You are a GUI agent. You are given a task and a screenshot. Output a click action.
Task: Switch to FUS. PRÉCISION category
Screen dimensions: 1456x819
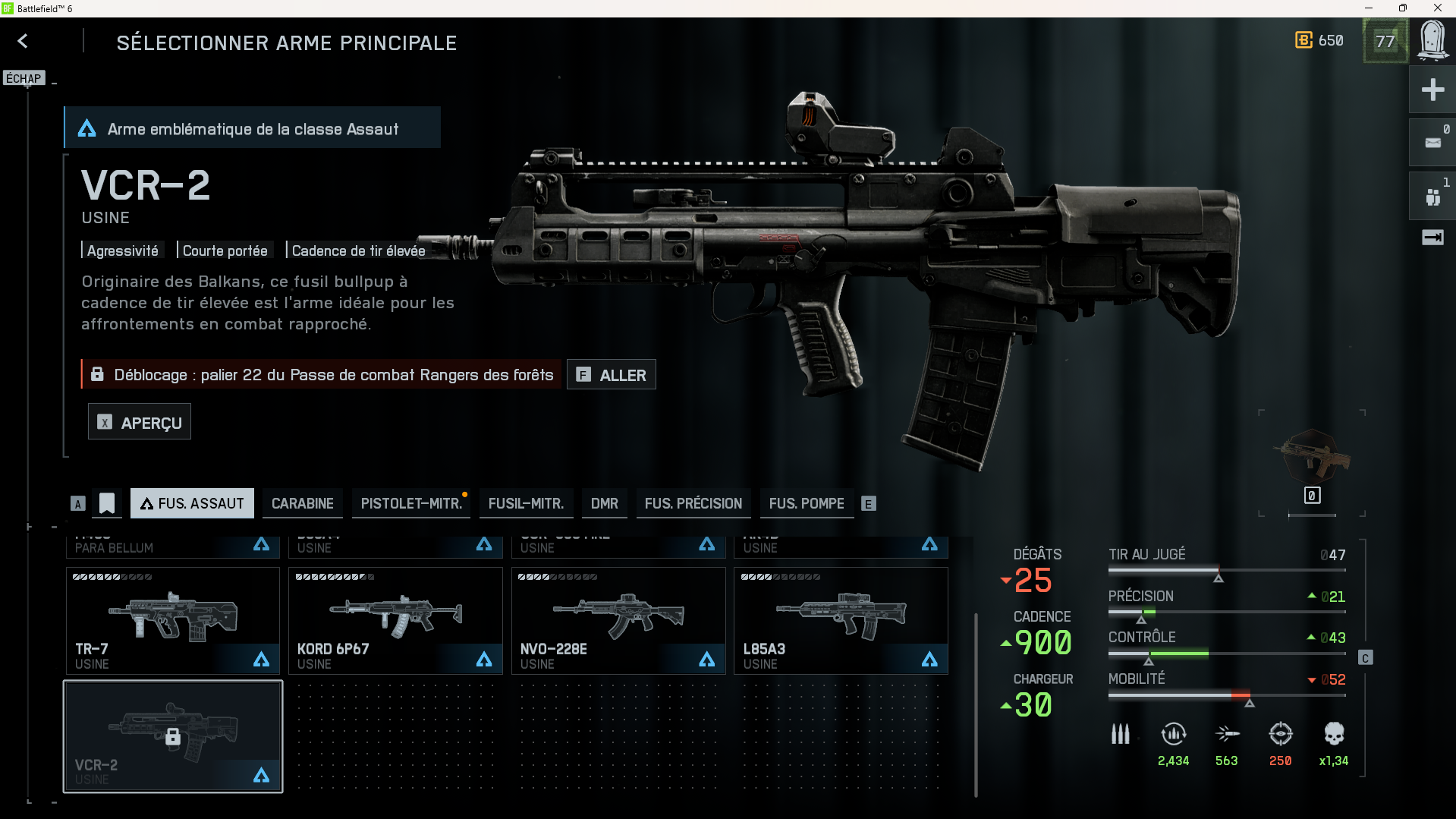pos(693,503)
